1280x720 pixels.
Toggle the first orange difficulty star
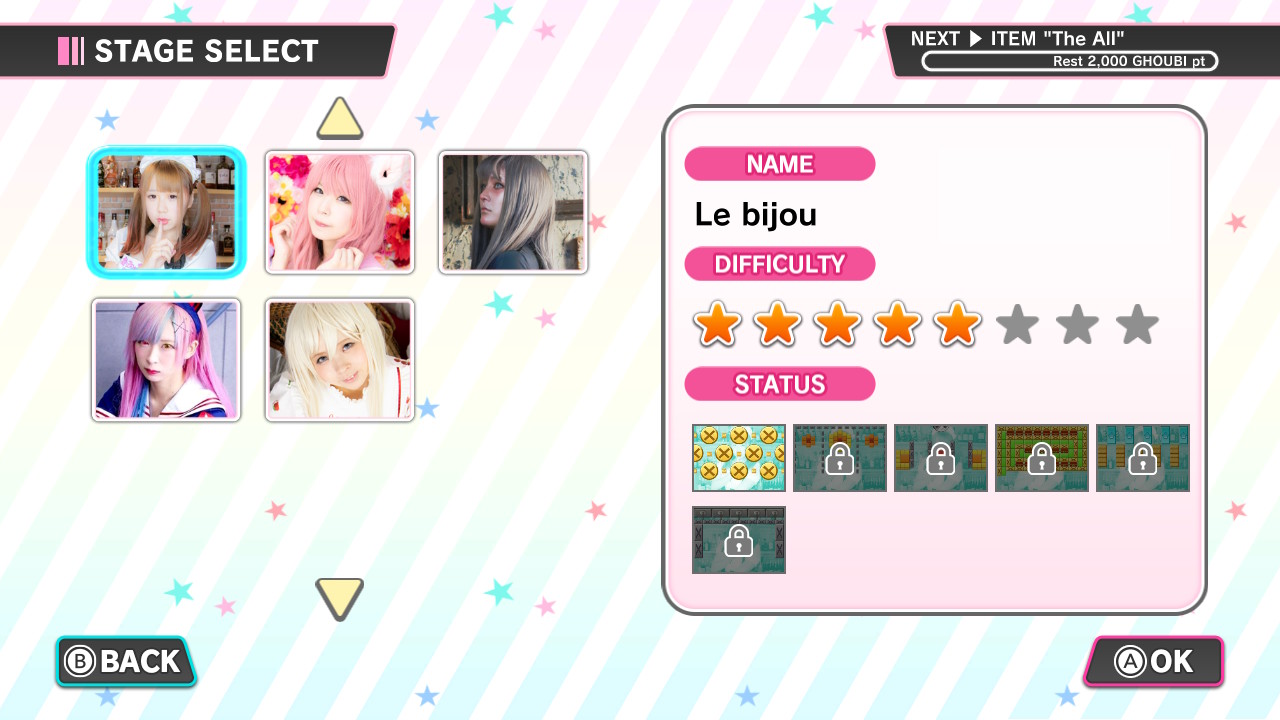pyautogui.click(x=716, y=324)
